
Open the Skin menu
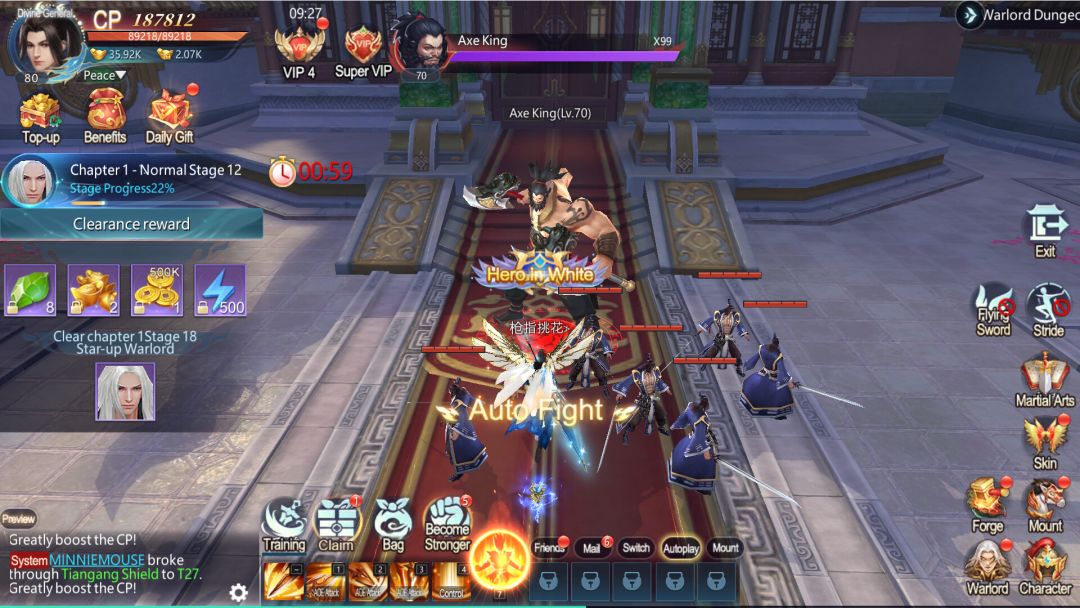[1045, 442]
